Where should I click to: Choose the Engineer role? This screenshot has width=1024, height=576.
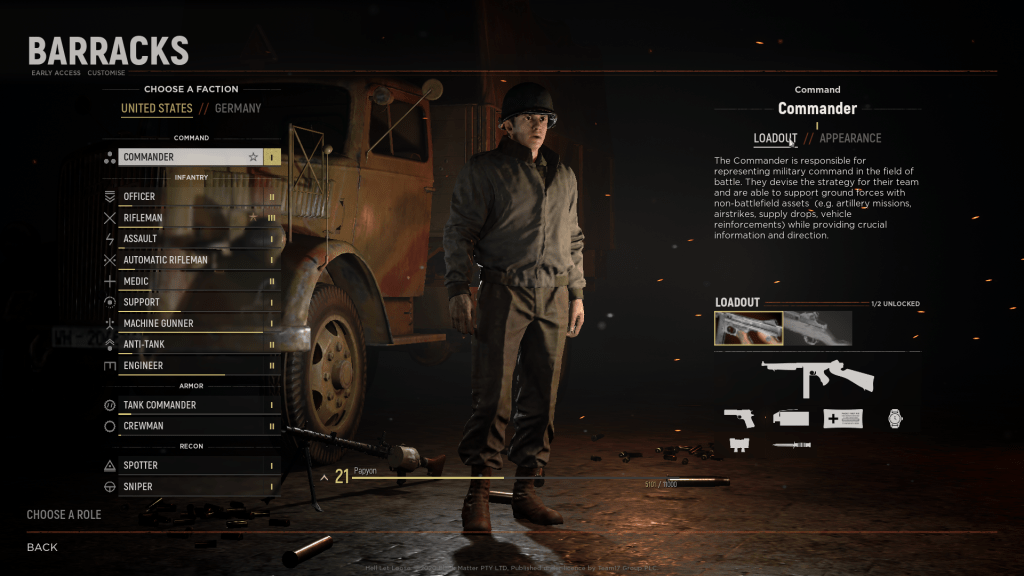[x=190, y=366]
